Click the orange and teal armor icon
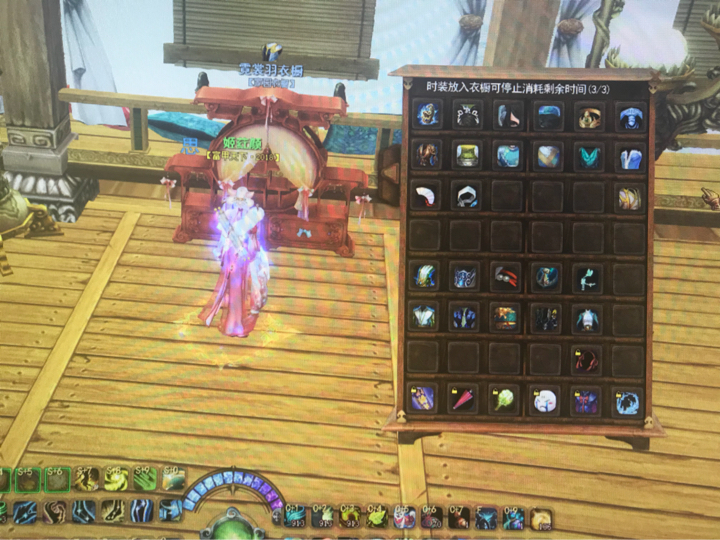The width and height of the screenshot is (720, 540). point(506,318)
